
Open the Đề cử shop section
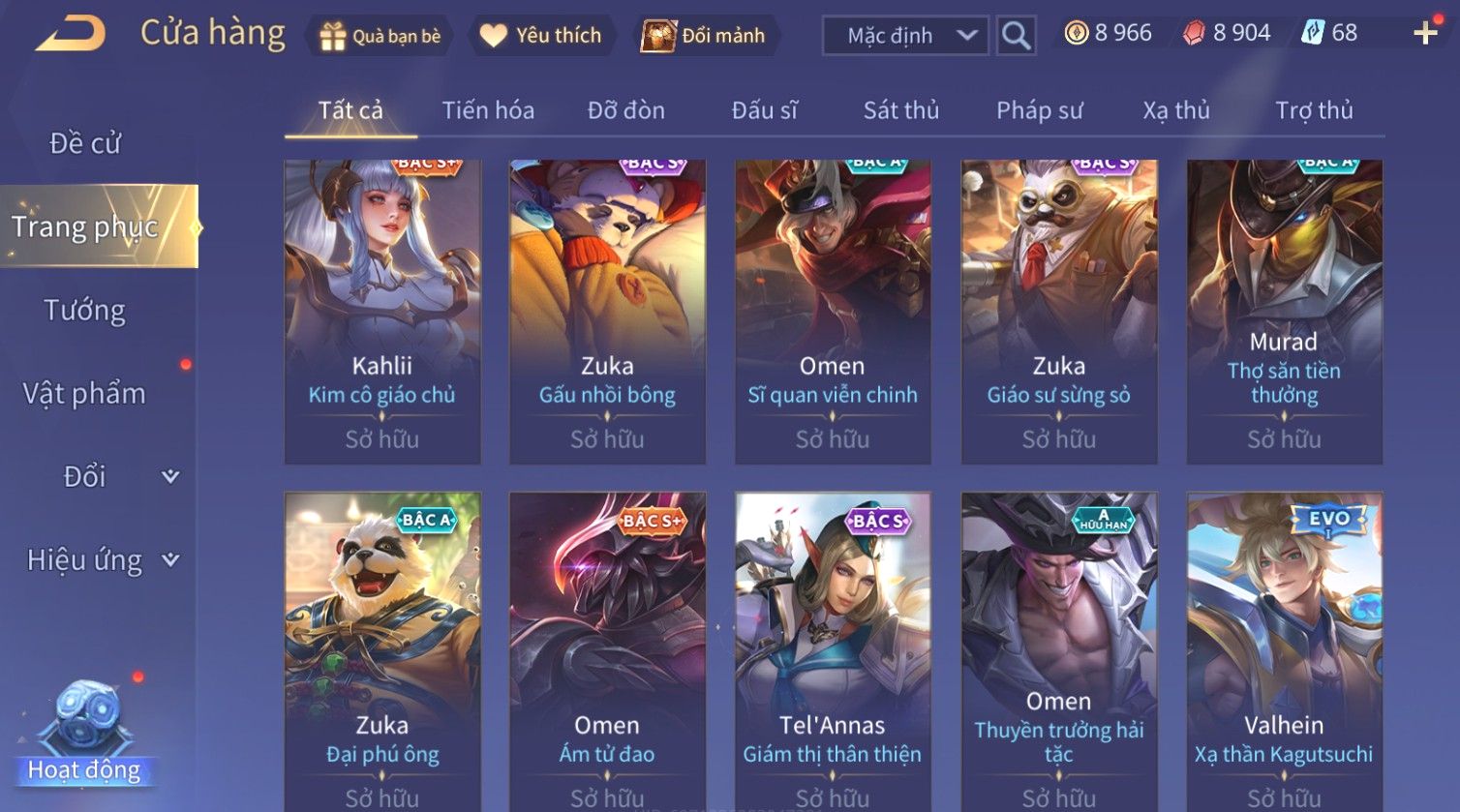click(85, 143)
